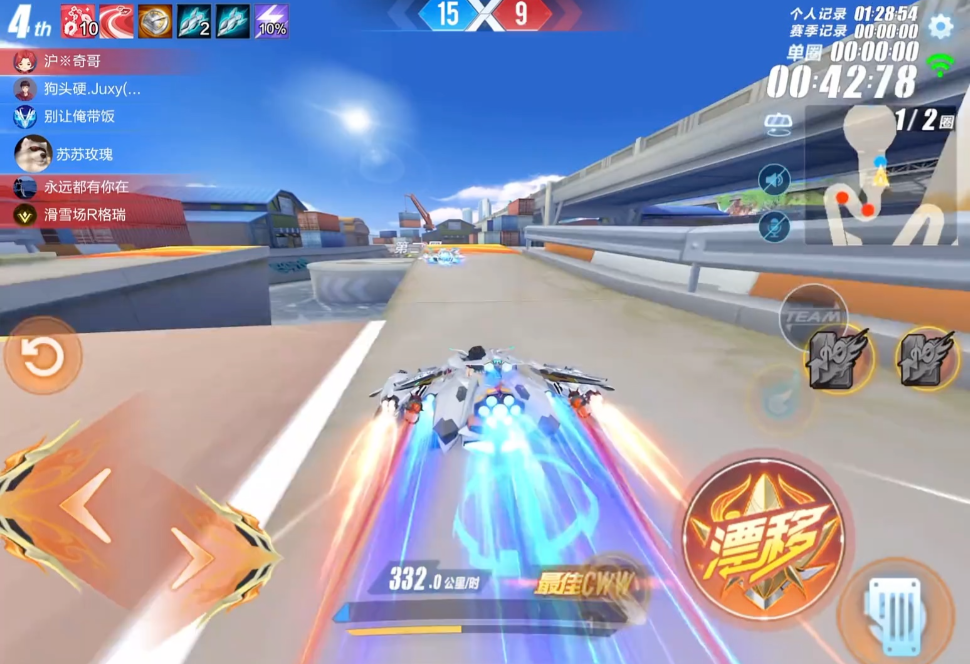This screenshot has height=664, width=970.
Task: Click player 苏苏玫瑰's dog avatar
Action: point(33,153)
